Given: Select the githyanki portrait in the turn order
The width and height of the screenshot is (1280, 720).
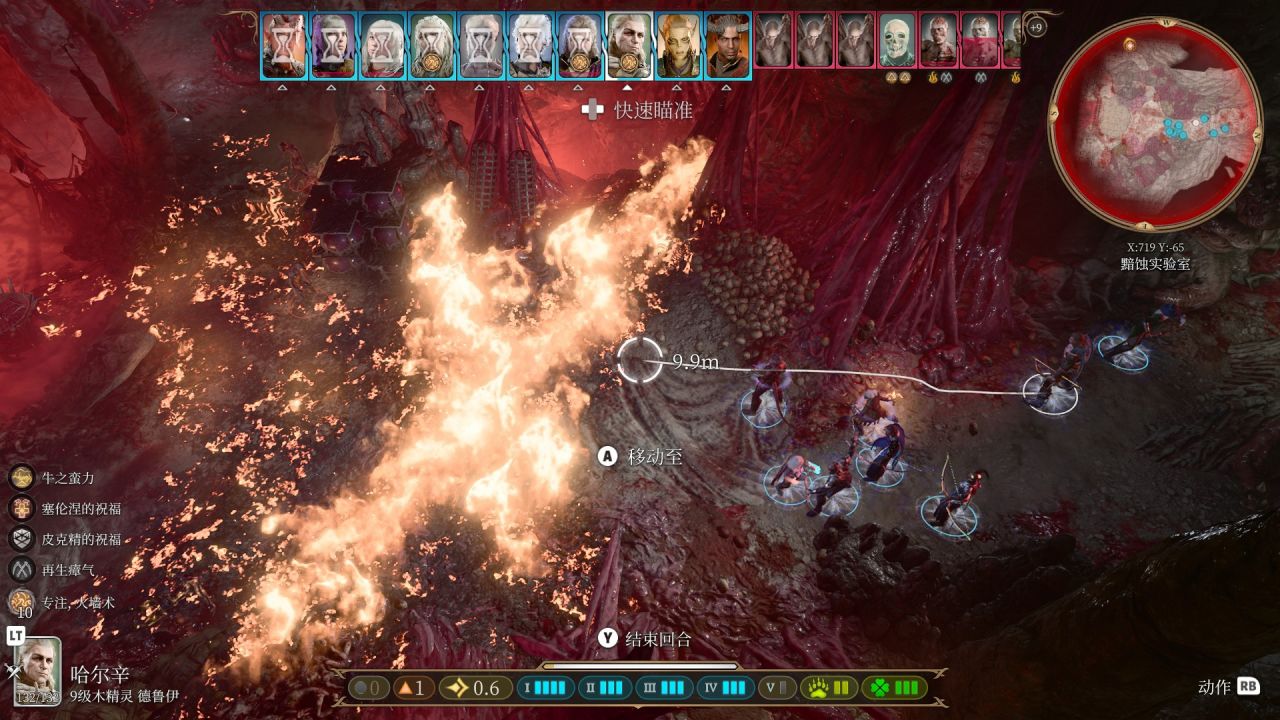Looking at the screenshot, I should [678, 45].
